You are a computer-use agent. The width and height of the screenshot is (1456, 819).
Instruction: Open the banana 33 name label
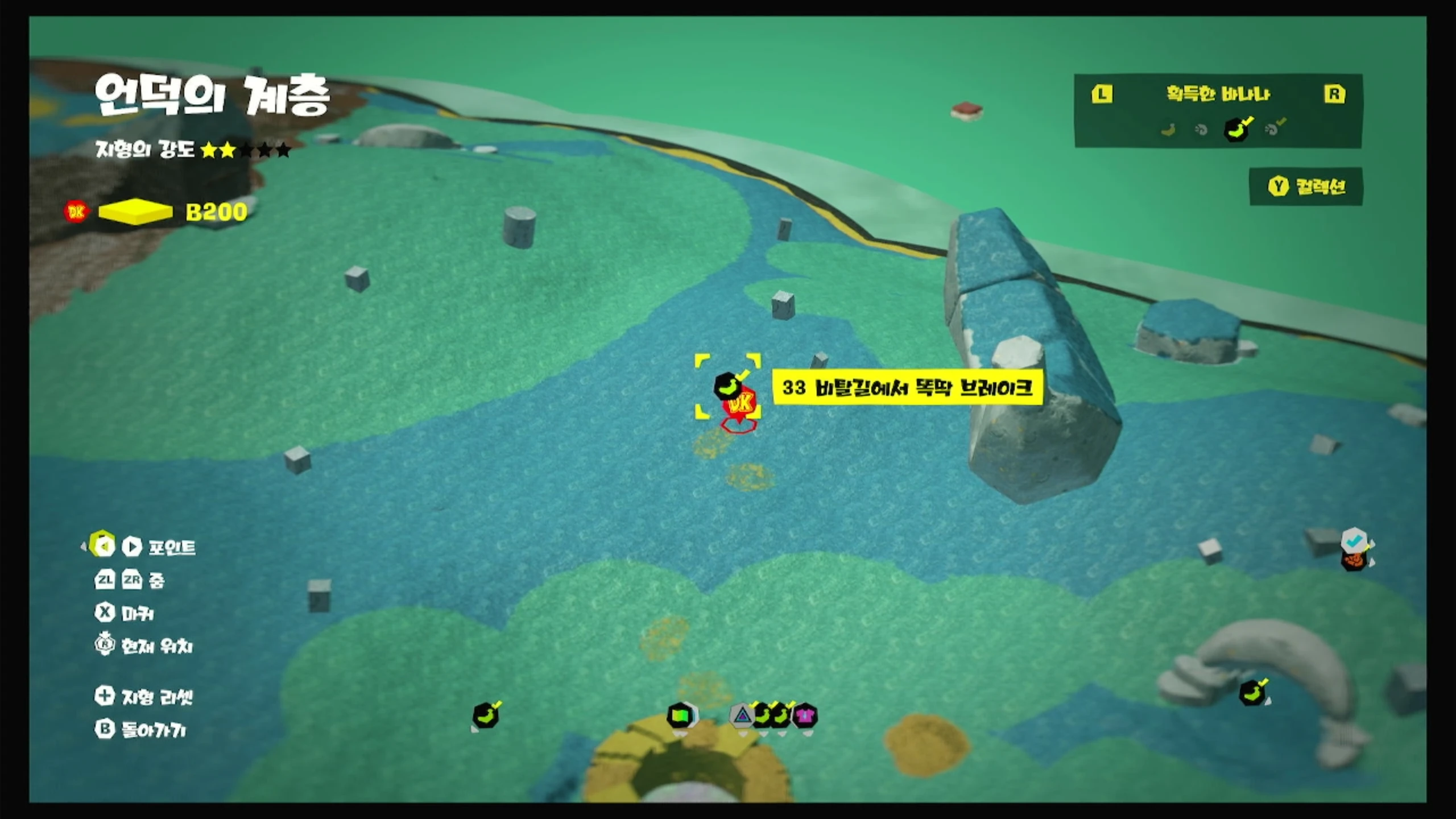coord(907,388)
